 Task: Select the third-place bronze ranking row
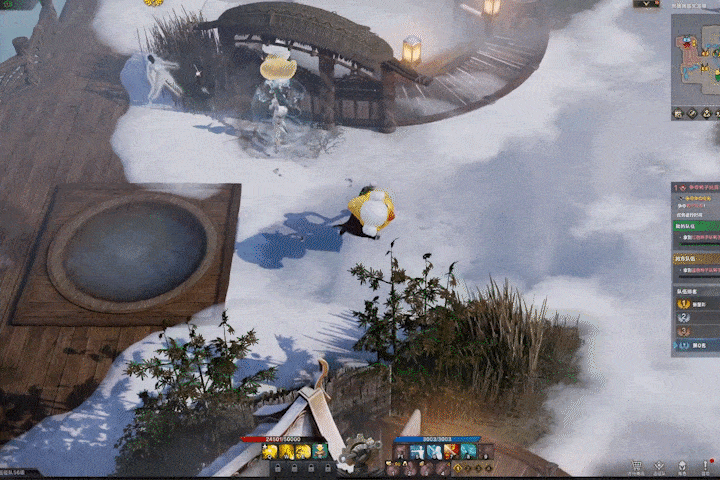[696, 331]
